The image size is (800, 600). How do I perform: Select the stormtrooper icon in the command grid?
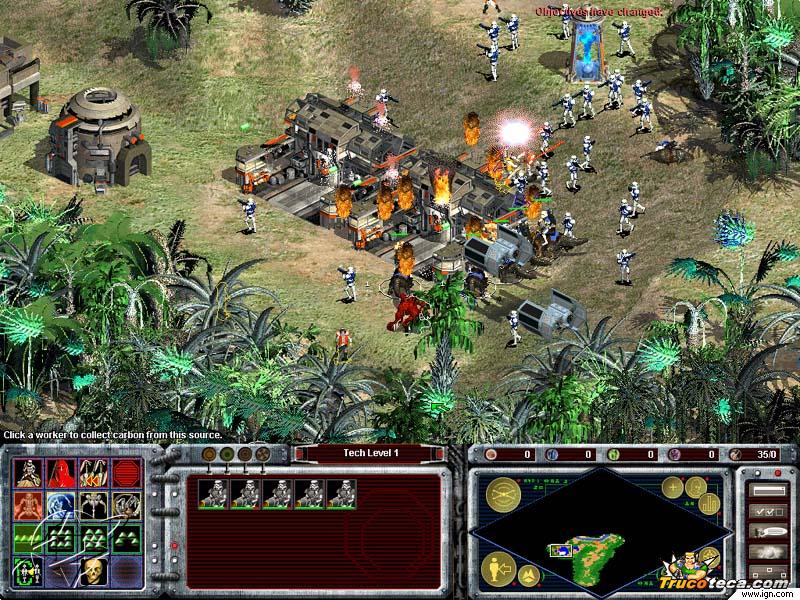pos(28,471)
